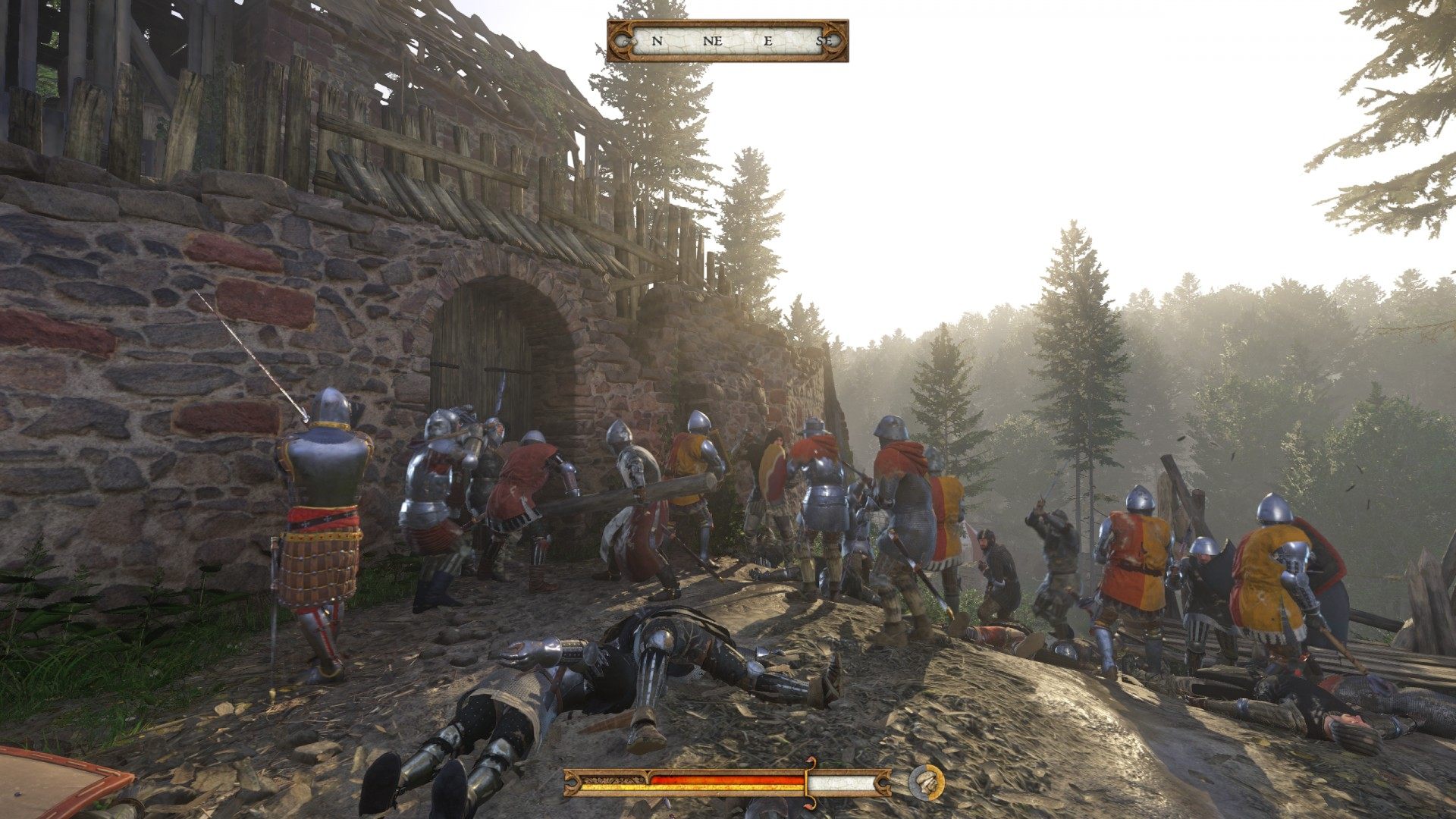
Task: Click the compass bar at the top
Action: pyautogui.click(x=727, y=41)
